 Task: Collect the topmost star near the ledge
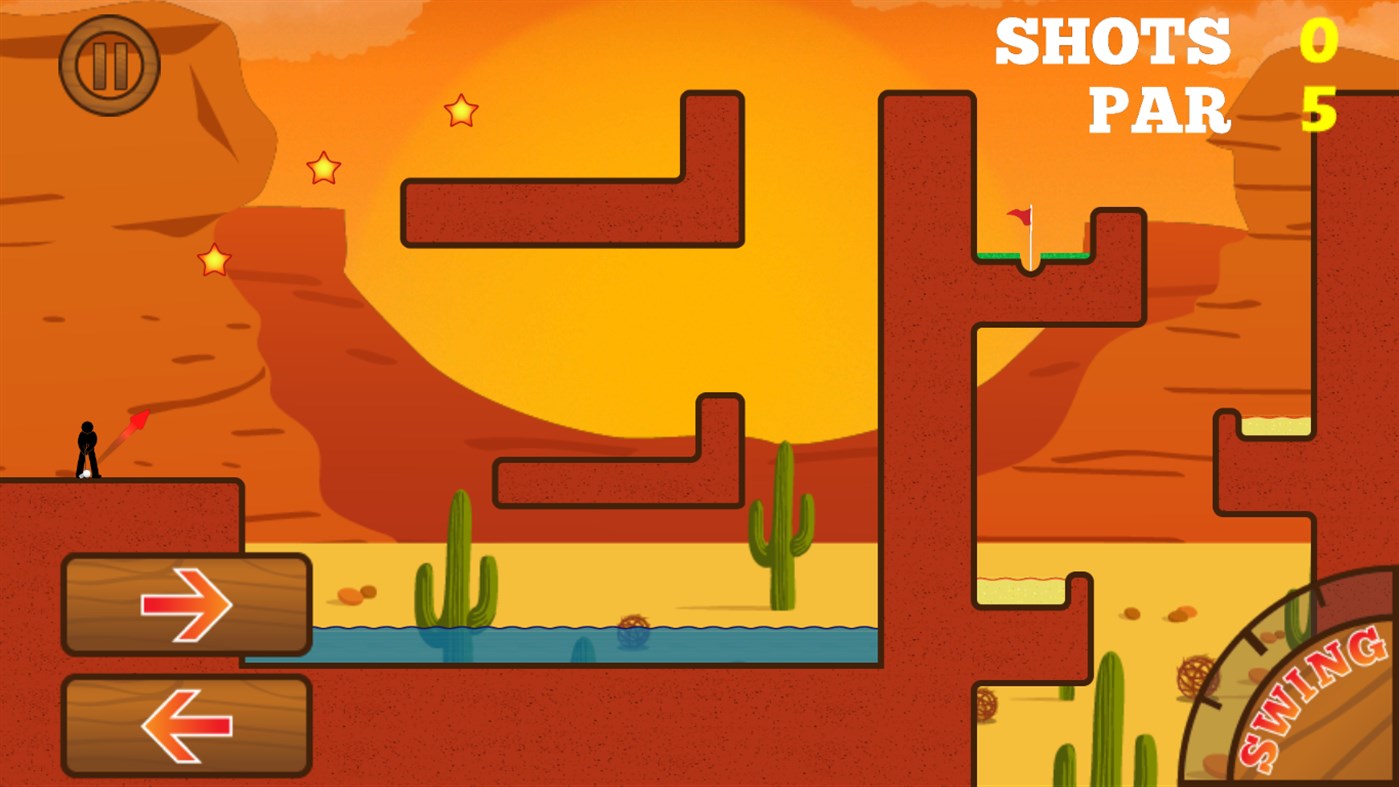(x=460, y=110)
